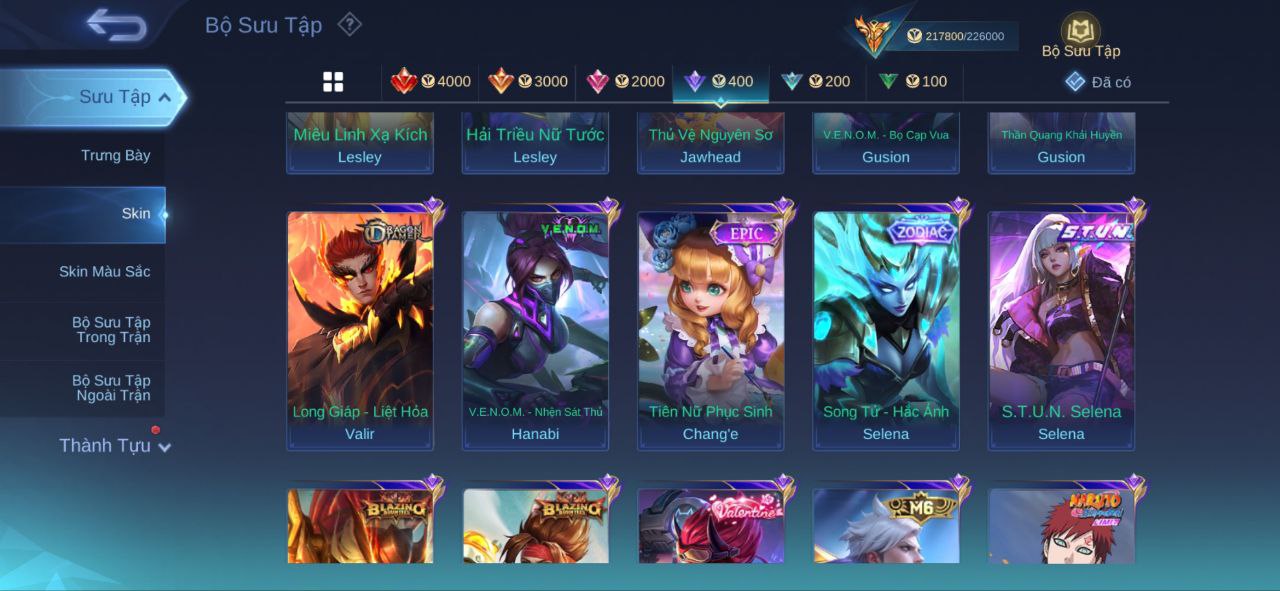Image resolution: width=1280 pixels, height=591 pixels.
Task: Select the Skin Màu Sắc menu entry
Action: [104, 271]
